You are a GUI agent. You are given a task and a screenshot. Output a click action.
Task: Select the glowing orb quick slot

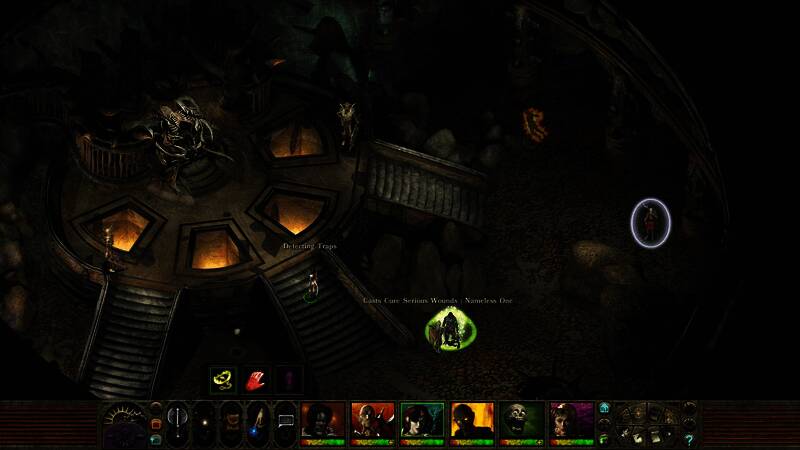[x=205, y=423]
